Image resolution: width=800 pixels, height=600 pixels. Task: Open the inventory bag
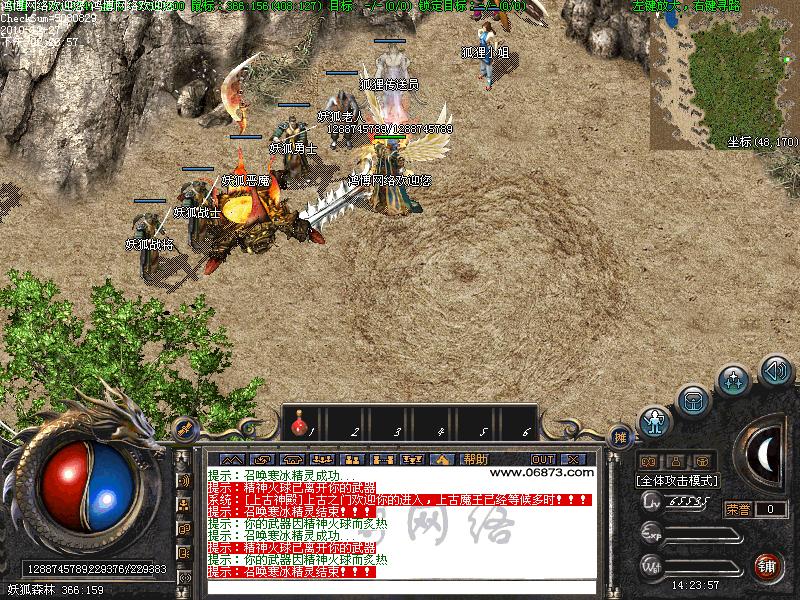[x=692, y=402]
